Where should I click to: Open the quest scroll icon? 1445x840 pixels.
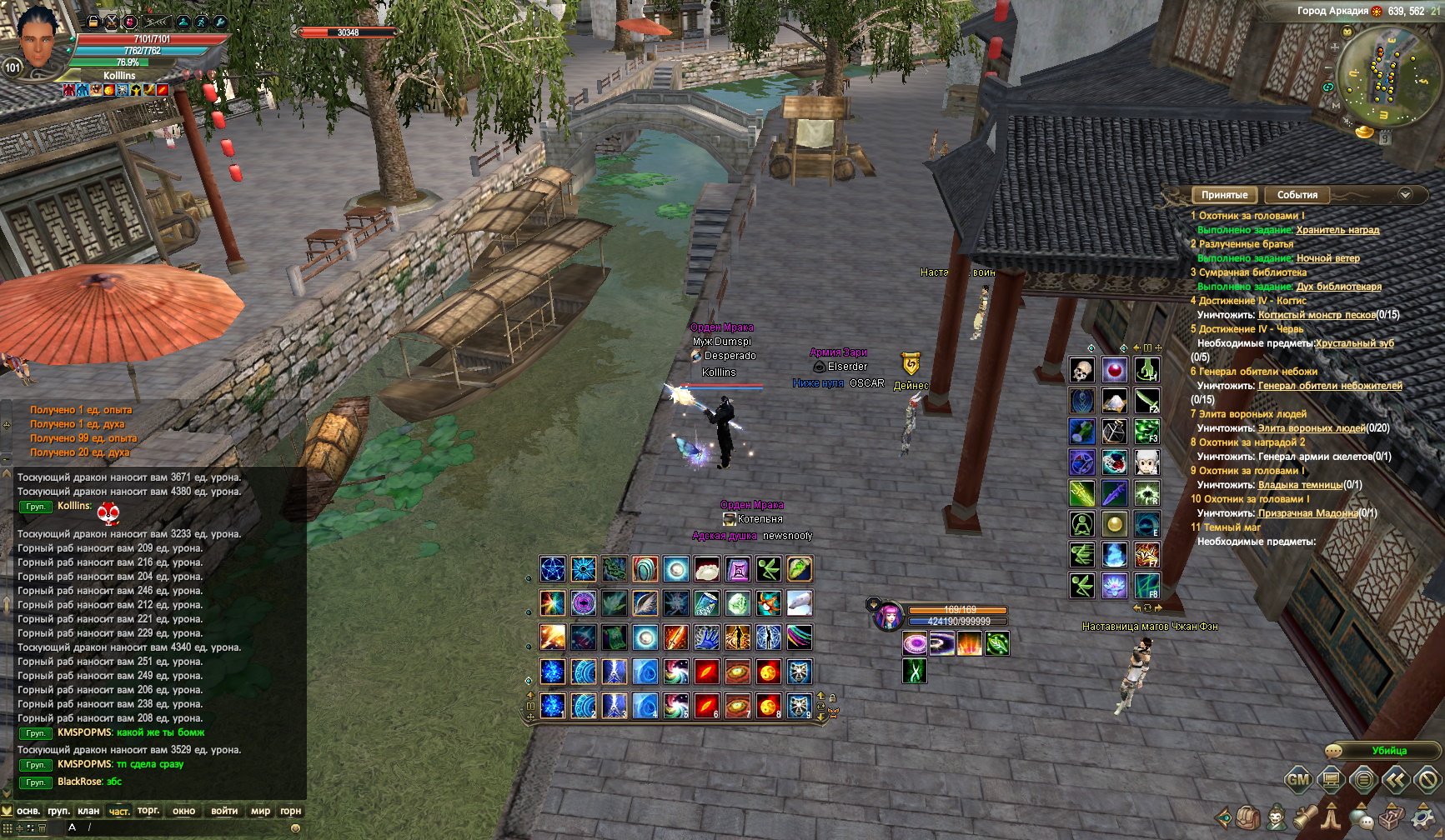pyautogui.click(x=1304, y=817)
